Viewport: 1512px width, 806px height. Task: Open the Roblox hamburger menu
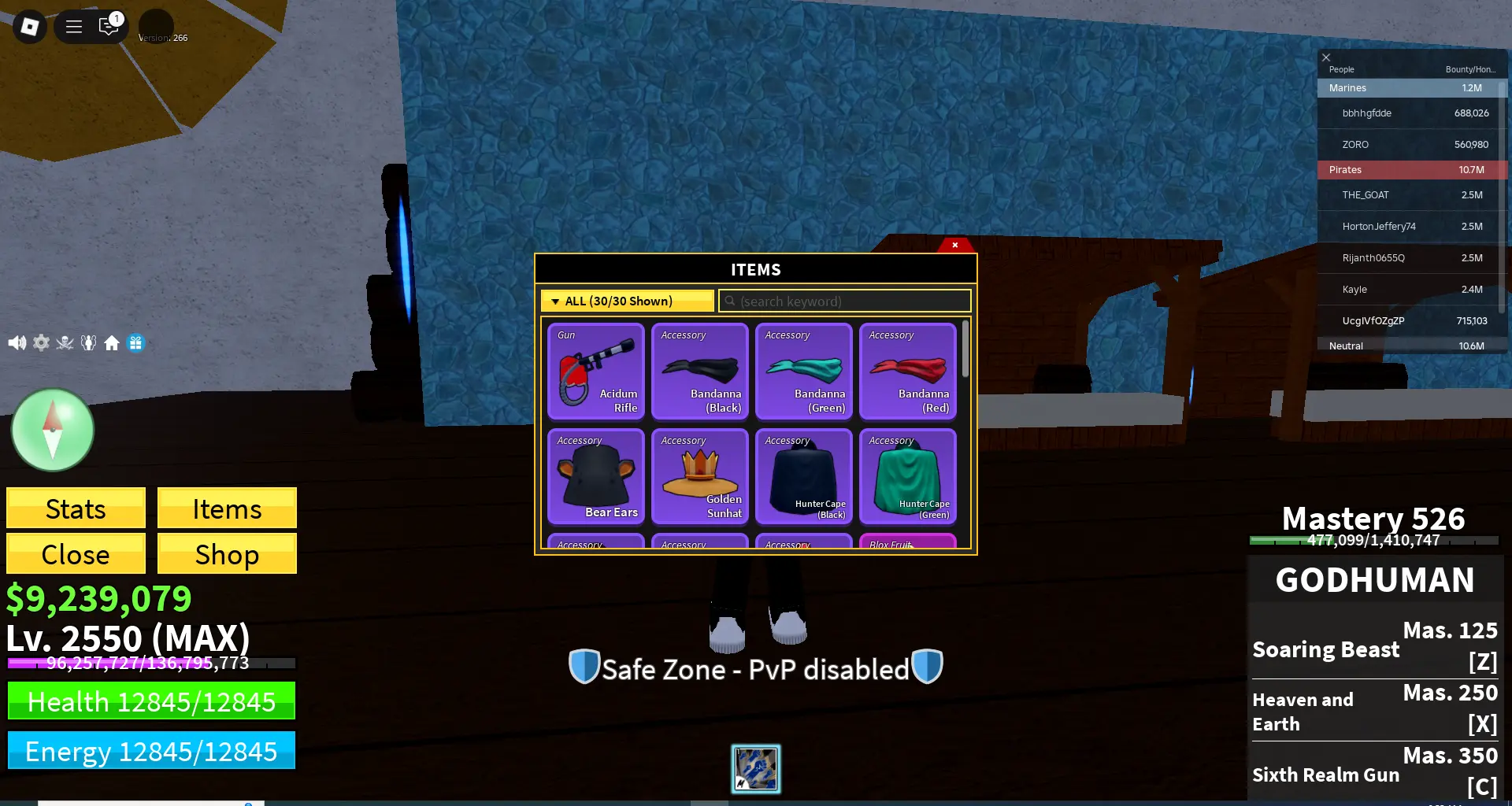[x=72, y=26]
